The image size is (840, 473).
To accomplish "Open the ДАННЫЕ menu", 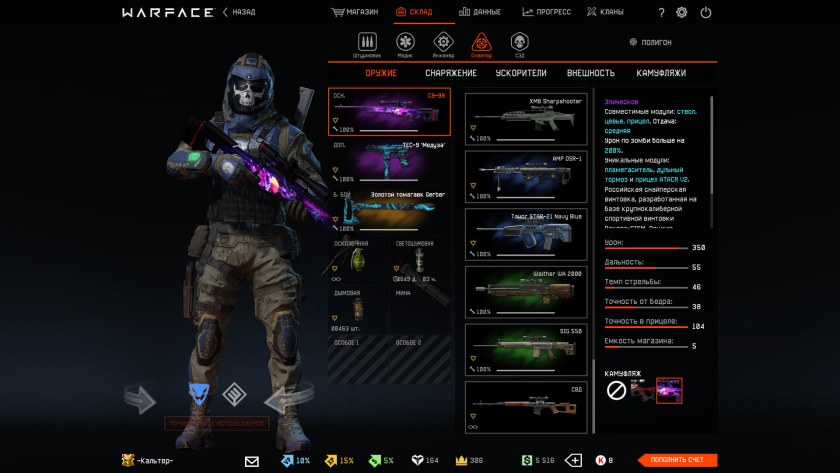I will (480, 12).
